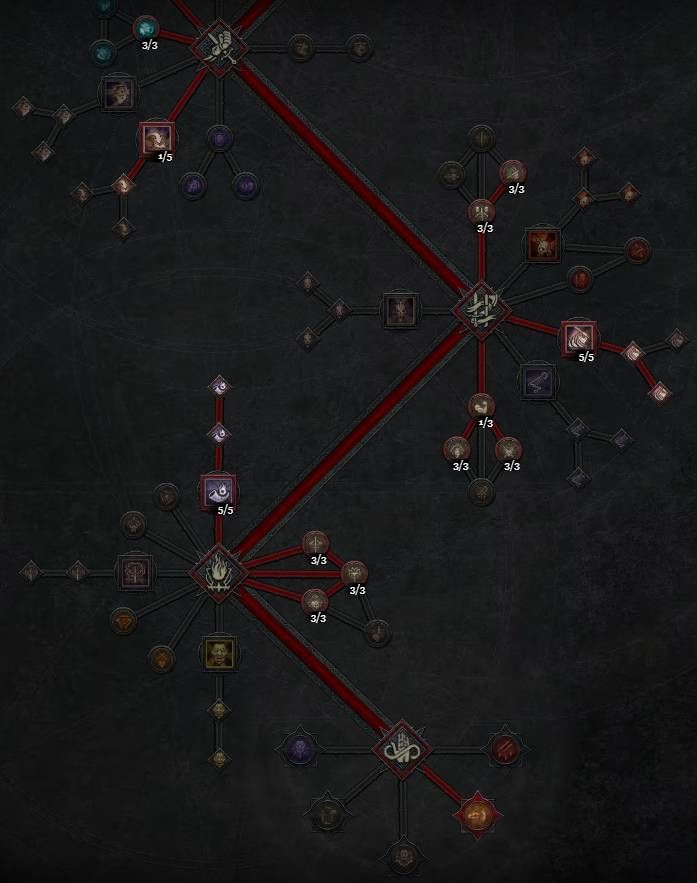The image size is (697, 883).
Task: Select the yellow face skill node
Action: 218,653
